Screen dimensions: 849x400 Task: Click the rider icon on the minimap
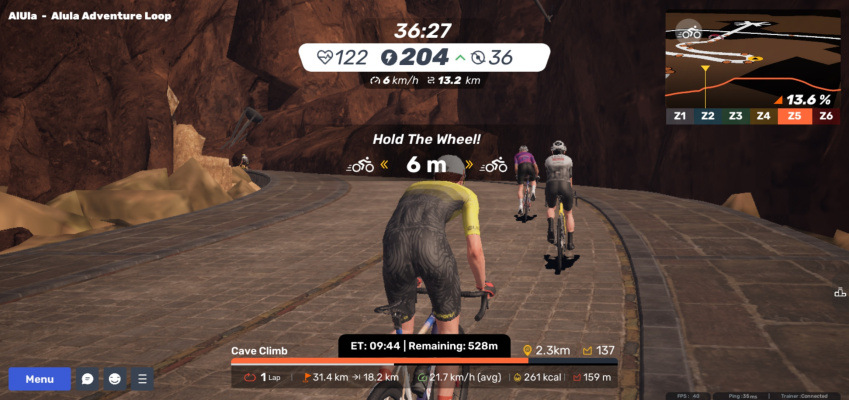(689, 32)
